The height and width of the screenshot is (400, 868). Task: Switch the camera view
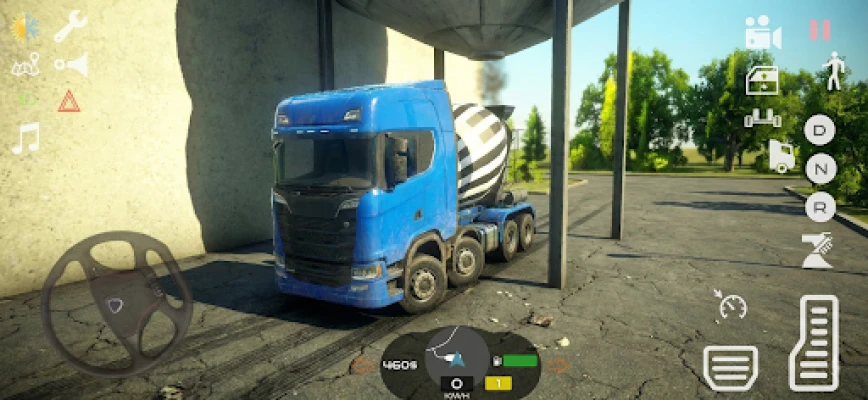pos(762,33)
